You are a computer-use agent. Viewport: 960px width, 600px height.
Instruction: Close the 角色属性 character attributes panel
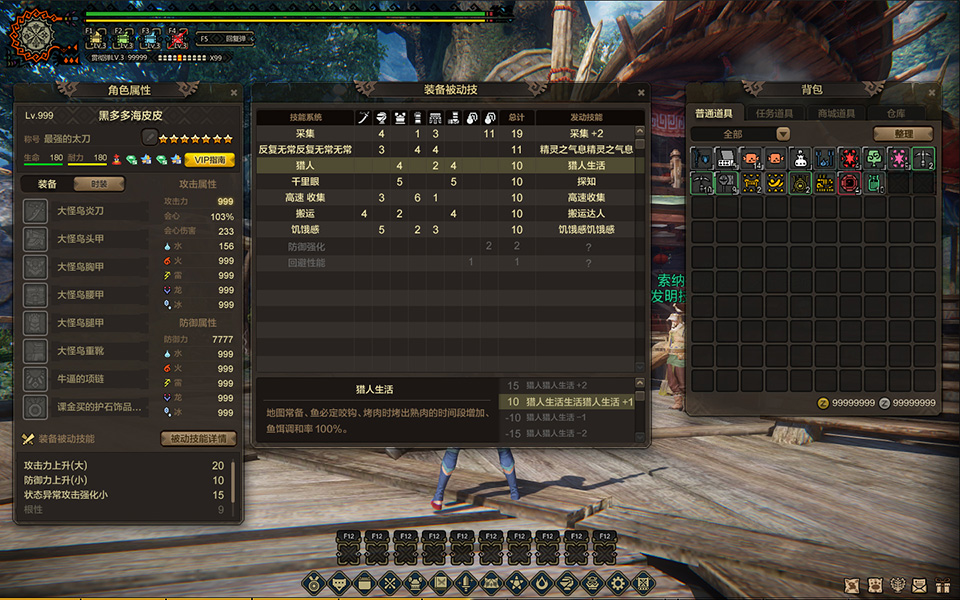[x=234, y=92]
